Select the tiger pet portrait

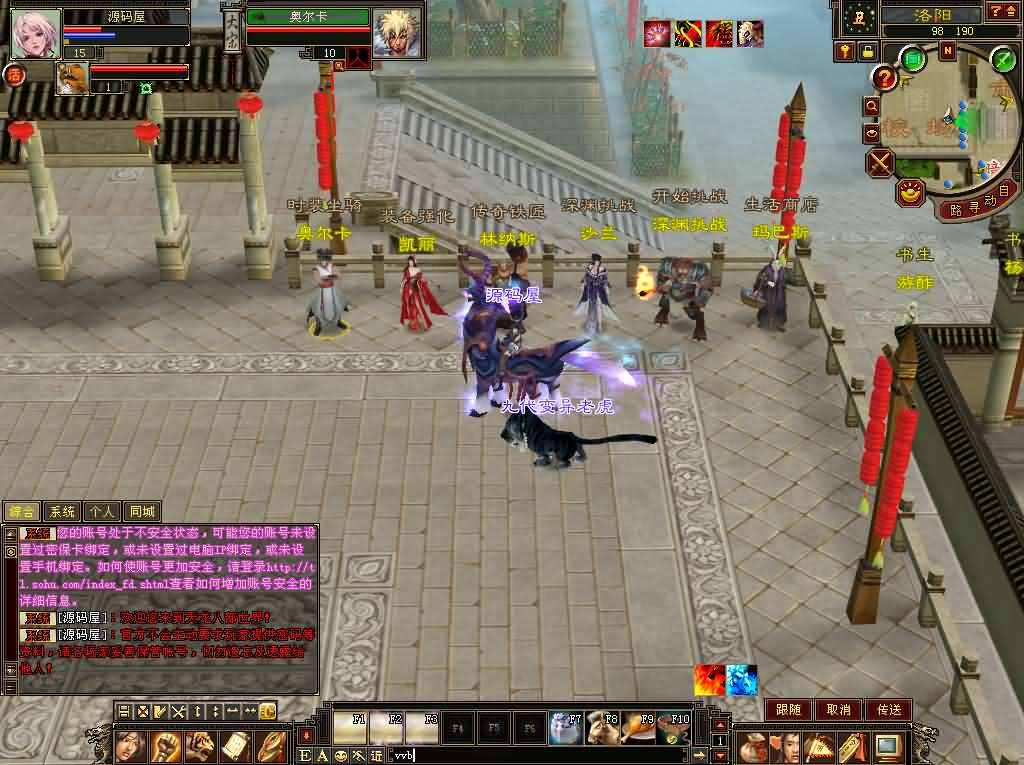[x=72, y=78]
